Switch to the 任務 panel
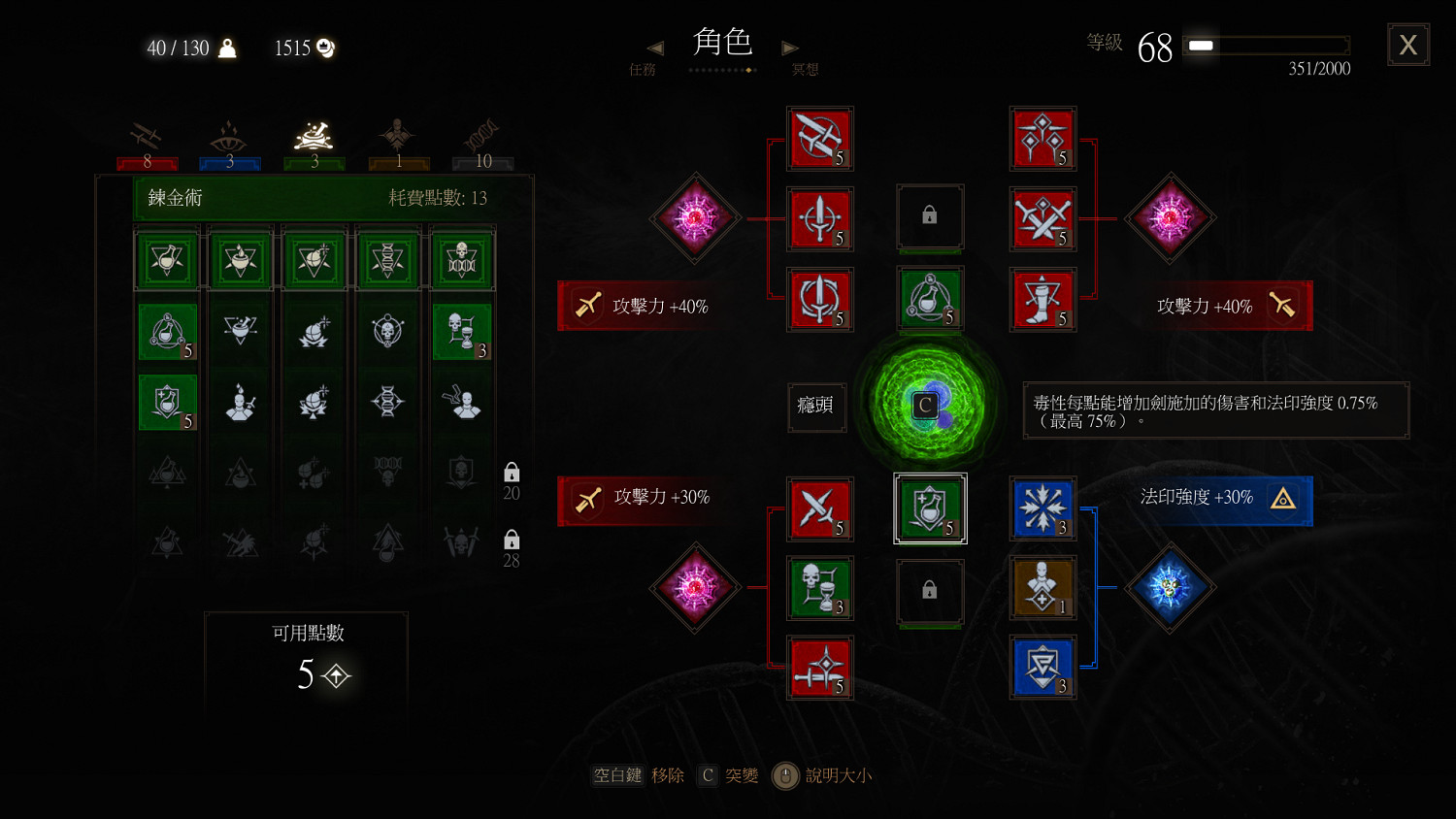The width and height of the screenshot is (1456, 819). pos(644,70)
